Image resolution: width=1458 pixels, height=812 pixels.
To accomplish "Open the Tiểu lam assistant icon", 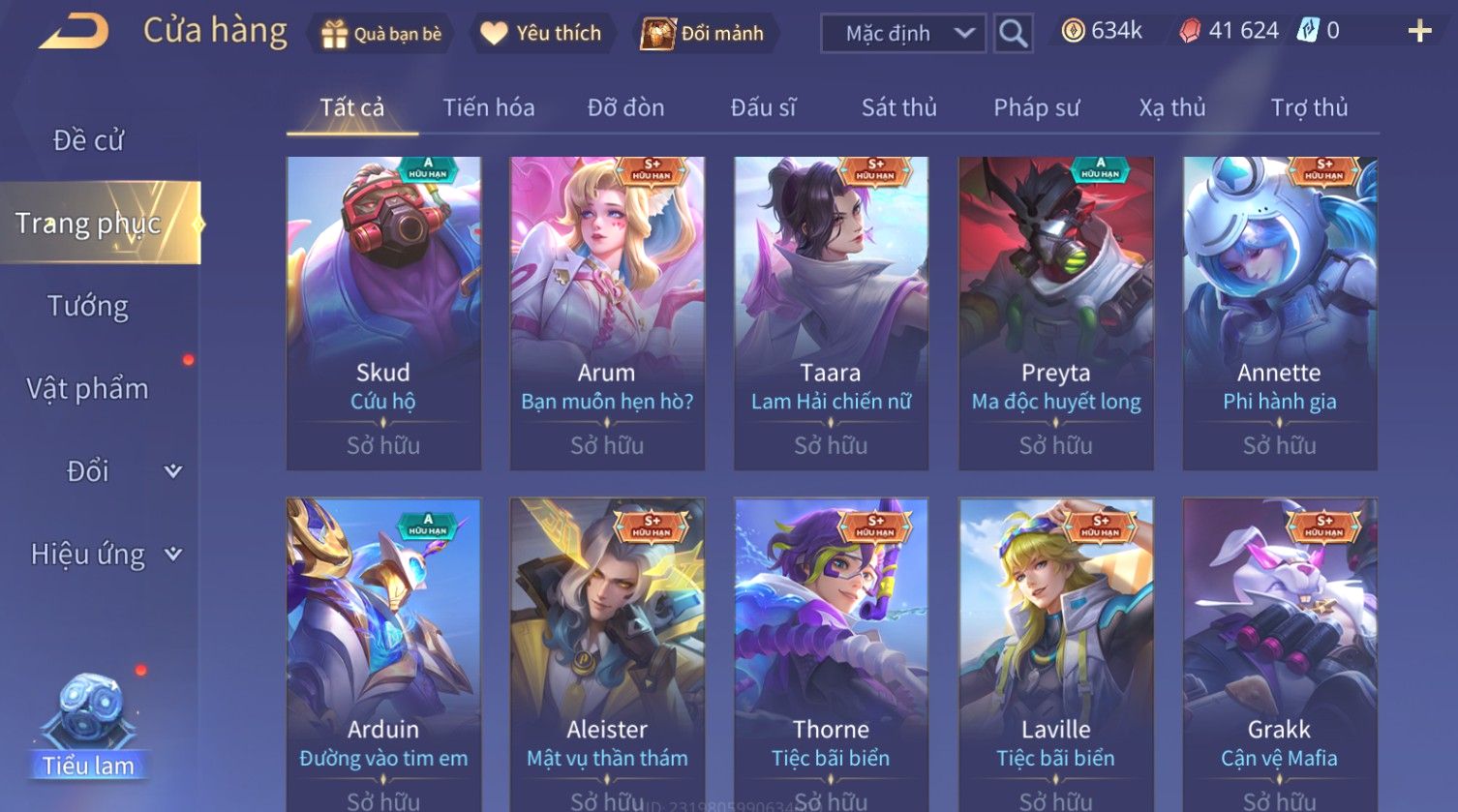I will pyautogui.click(x=89, y=728).
